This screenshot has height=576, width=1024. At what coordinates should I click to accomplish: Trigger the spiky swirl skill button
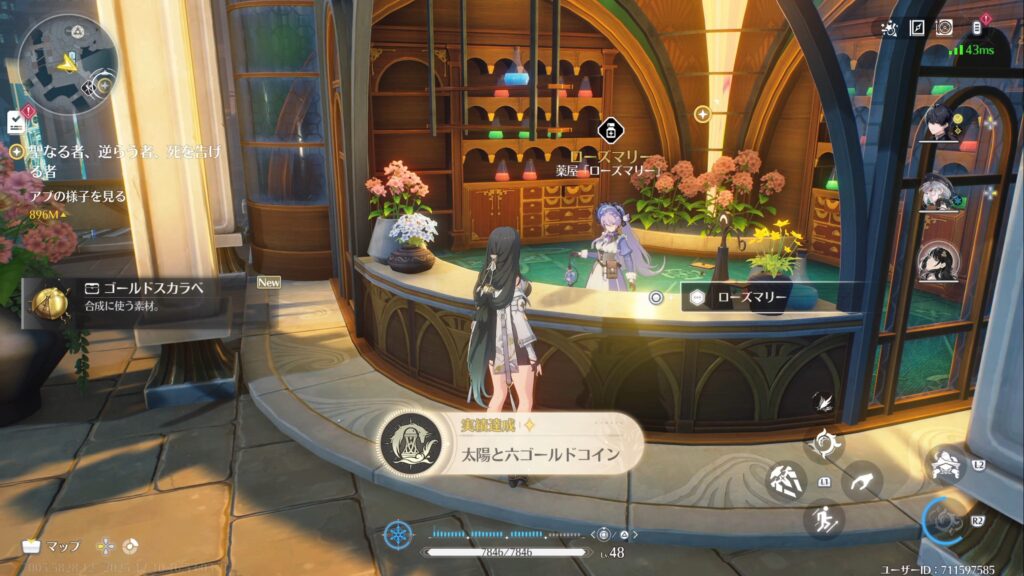tap(825, 445)
